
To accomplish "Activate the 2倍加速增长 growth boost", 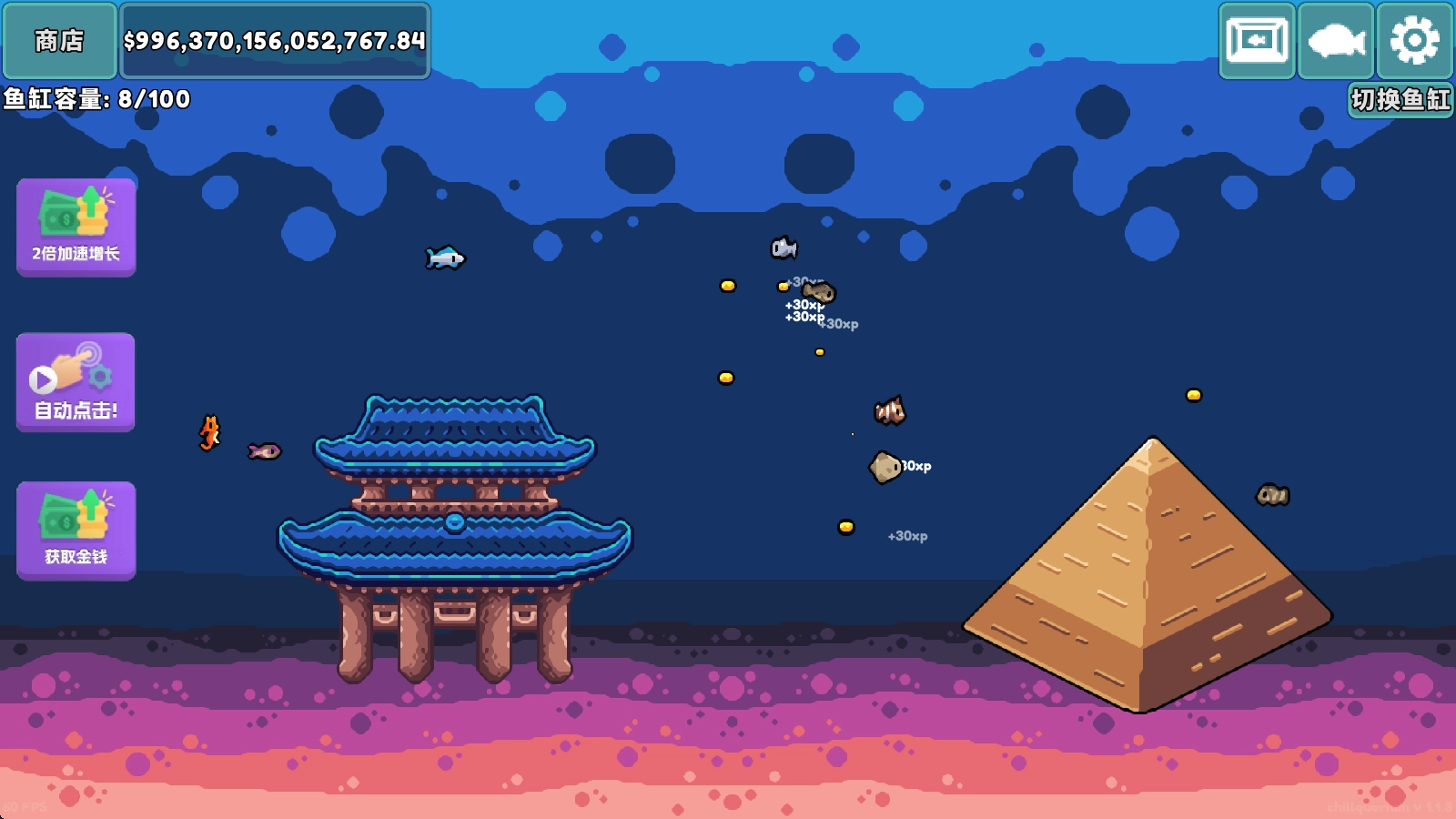I will point(76,225).
